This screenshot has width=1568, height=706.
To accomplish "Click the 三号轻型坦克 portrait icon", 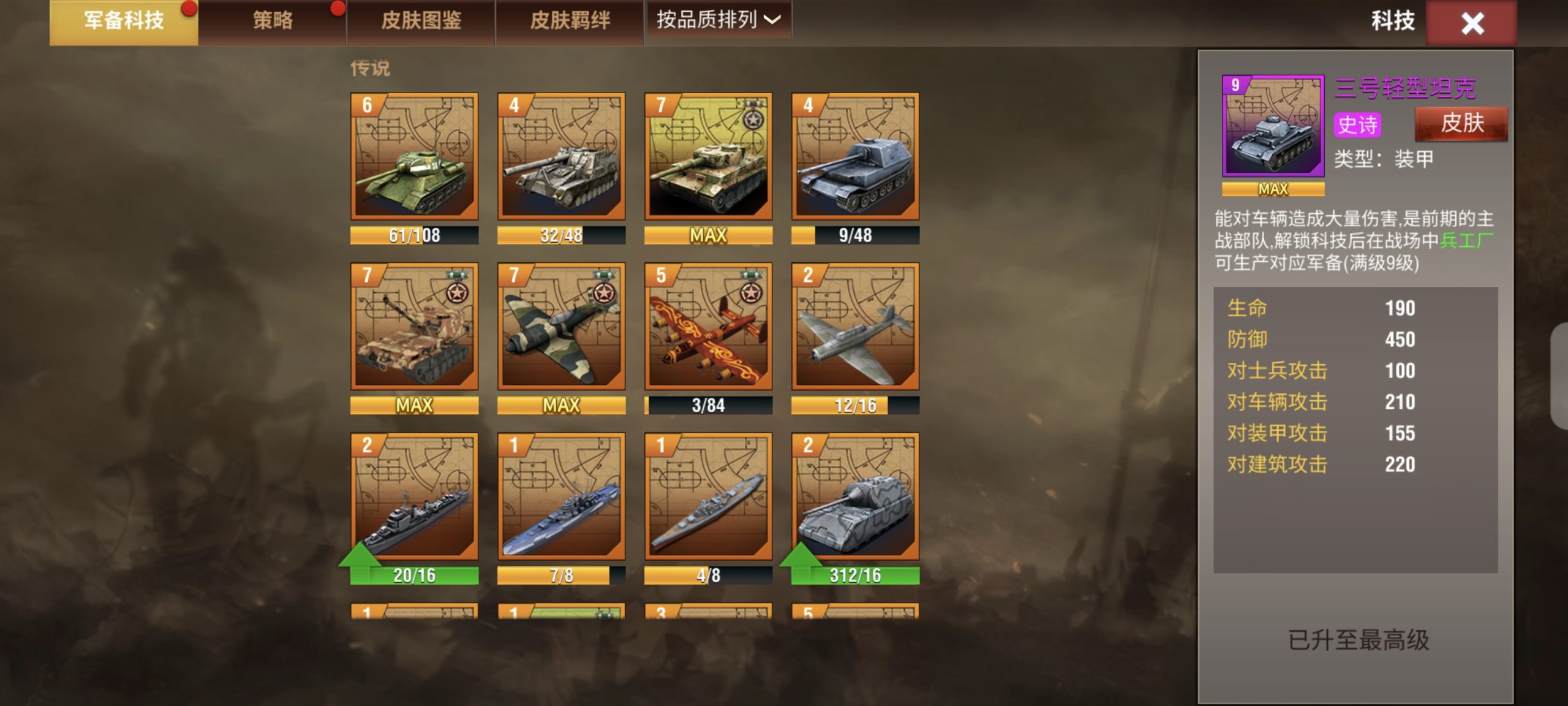I will point(1273,126).
